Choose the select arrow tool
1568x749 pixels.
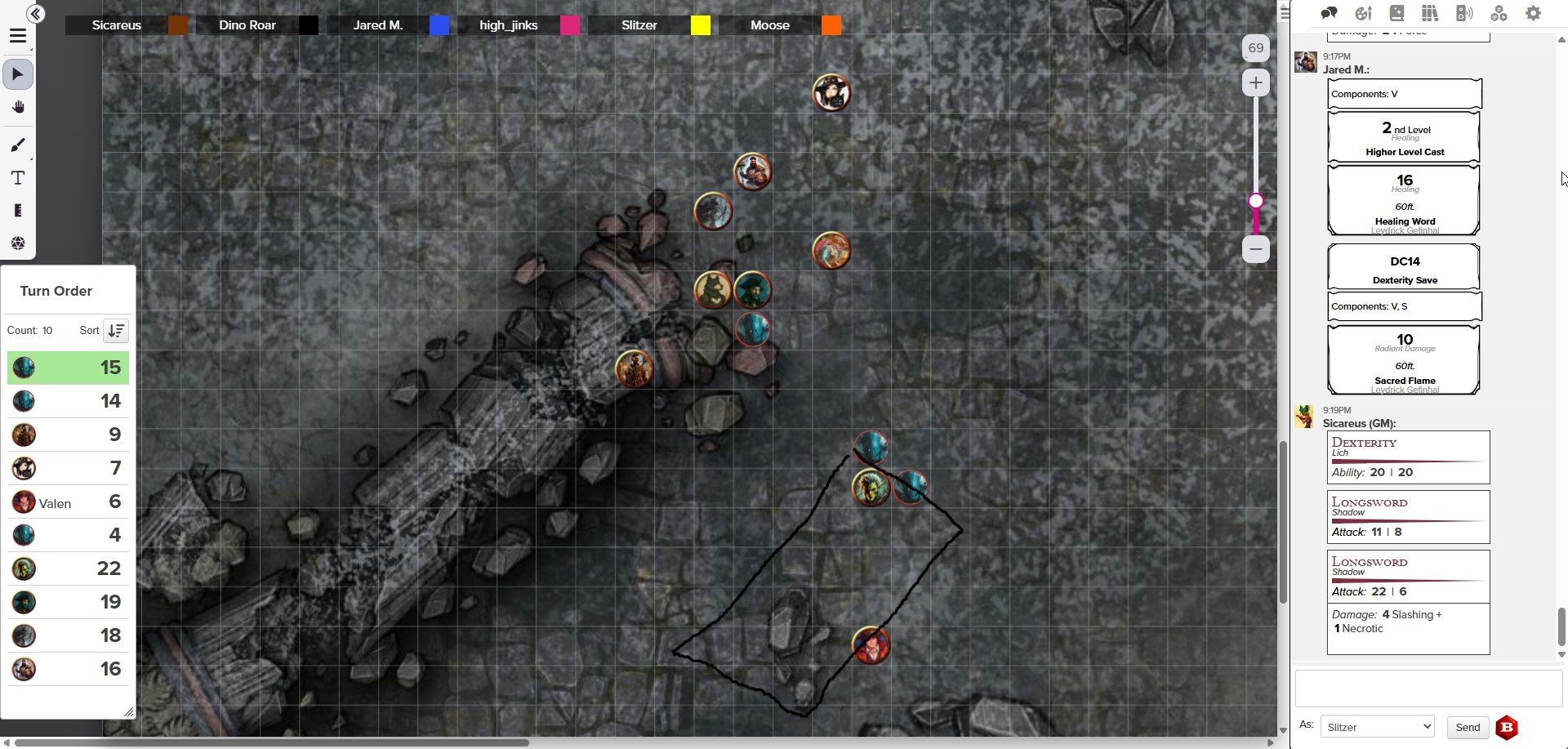point(18,74)
